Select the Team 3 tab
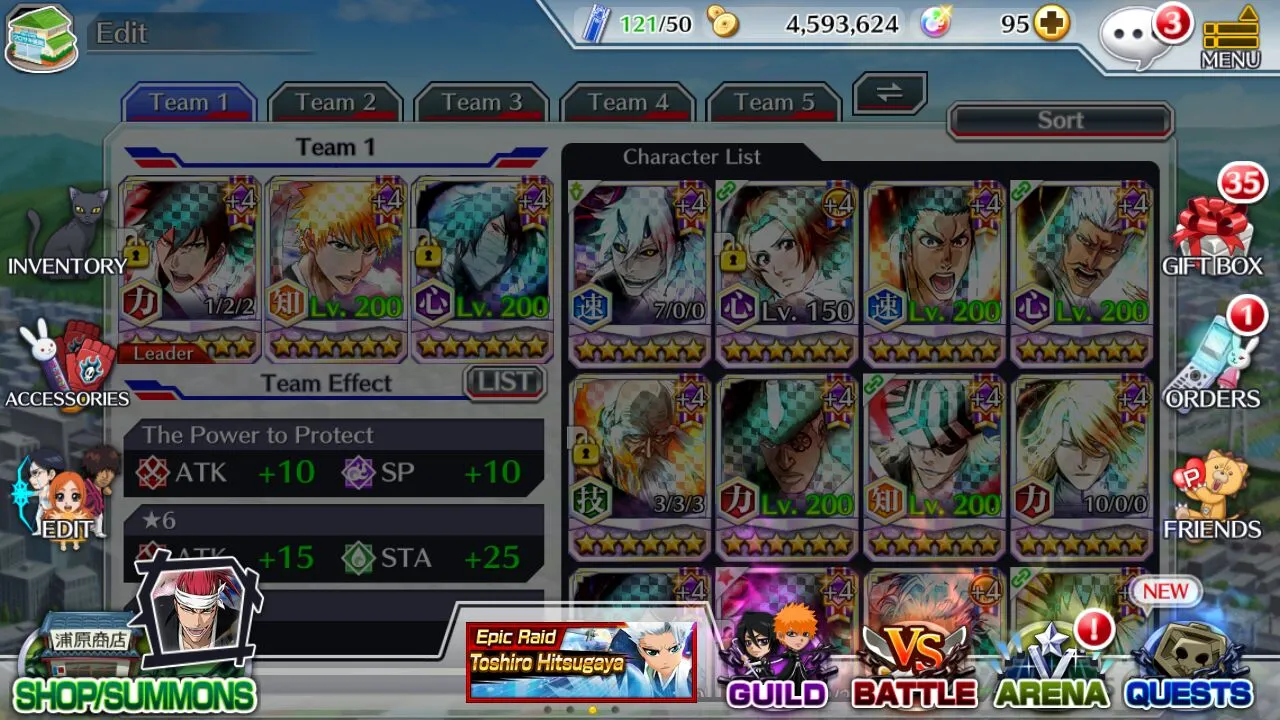Image resolution: width=1280 pixels, height=720 pixels. 481,102
